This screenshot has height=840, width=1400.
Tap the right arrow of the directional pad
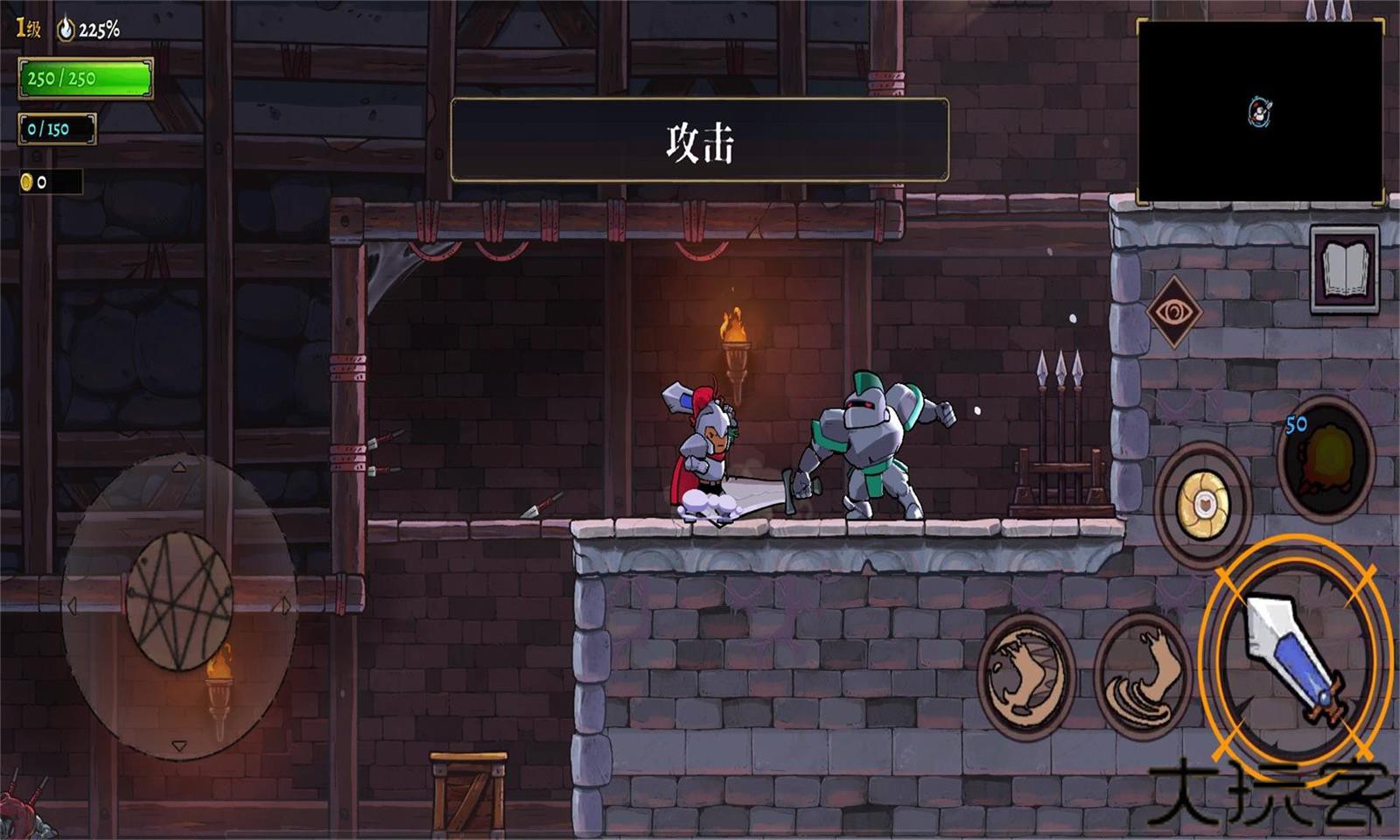[x=286, y=604]
